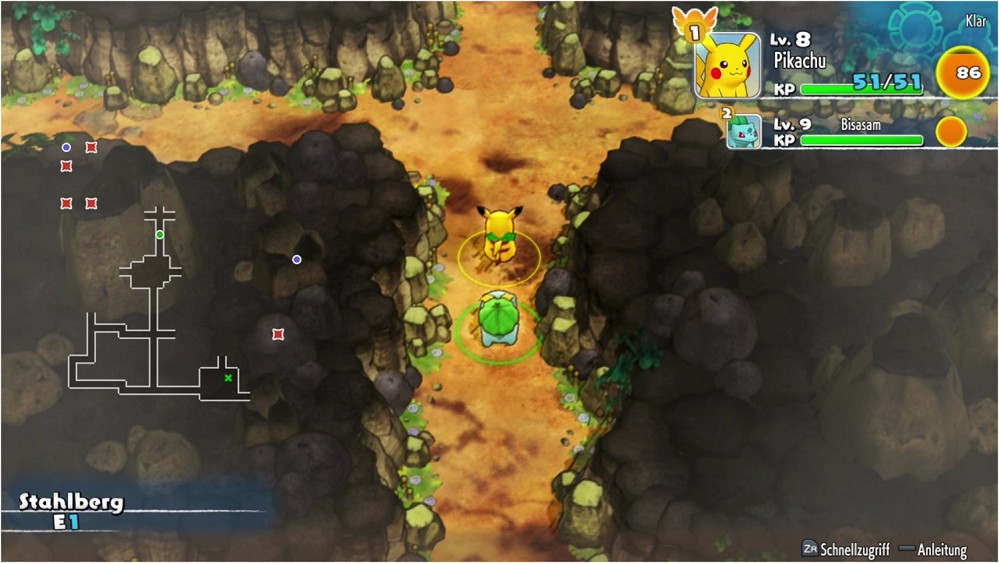This screenshot has width=999, height=563.
Task: Click the Klar weather indicator
Action: click(x=975, y=21)
